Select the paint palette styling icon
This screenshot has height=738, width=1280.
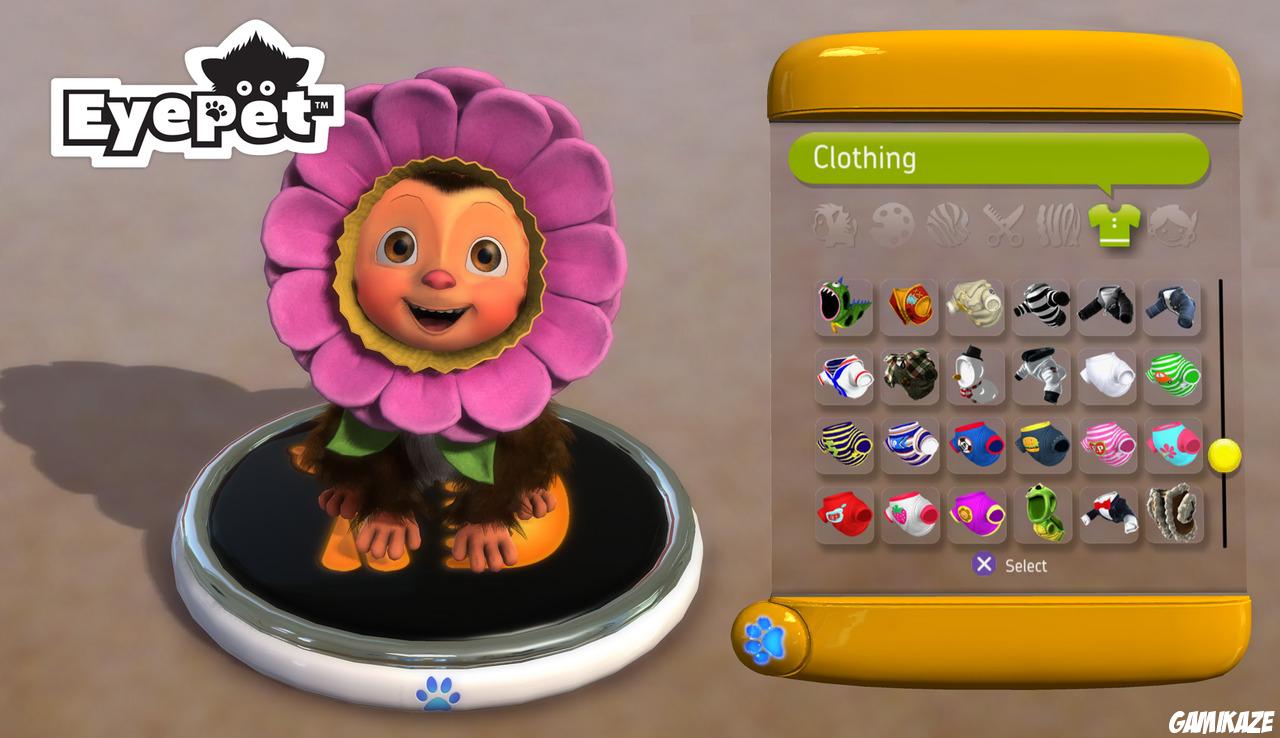(890, 225)
